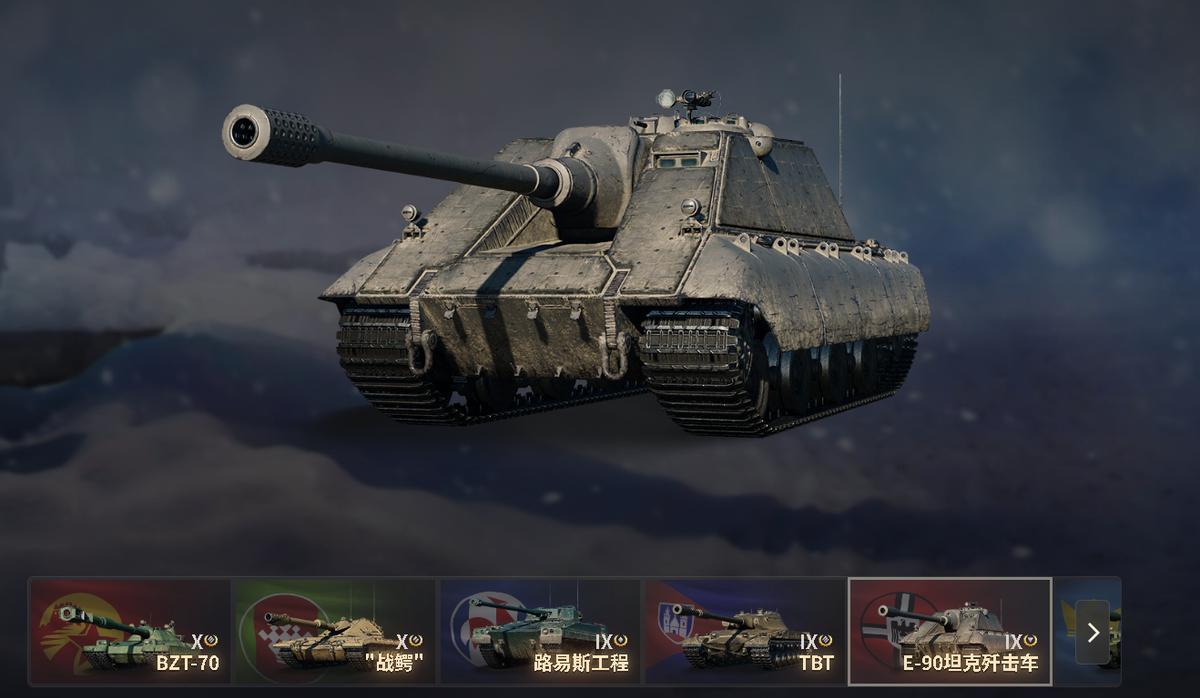Show next tanks with the right arrow
The image size is (1200, 698).
click(1092, 632)
